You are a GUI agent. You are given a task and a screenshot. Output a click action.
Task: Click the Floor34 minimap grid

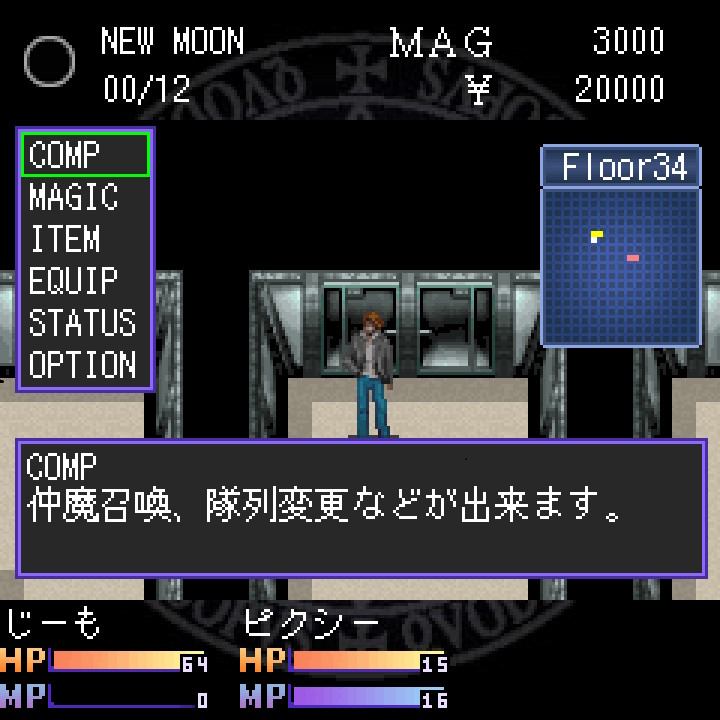pos(620,266)
